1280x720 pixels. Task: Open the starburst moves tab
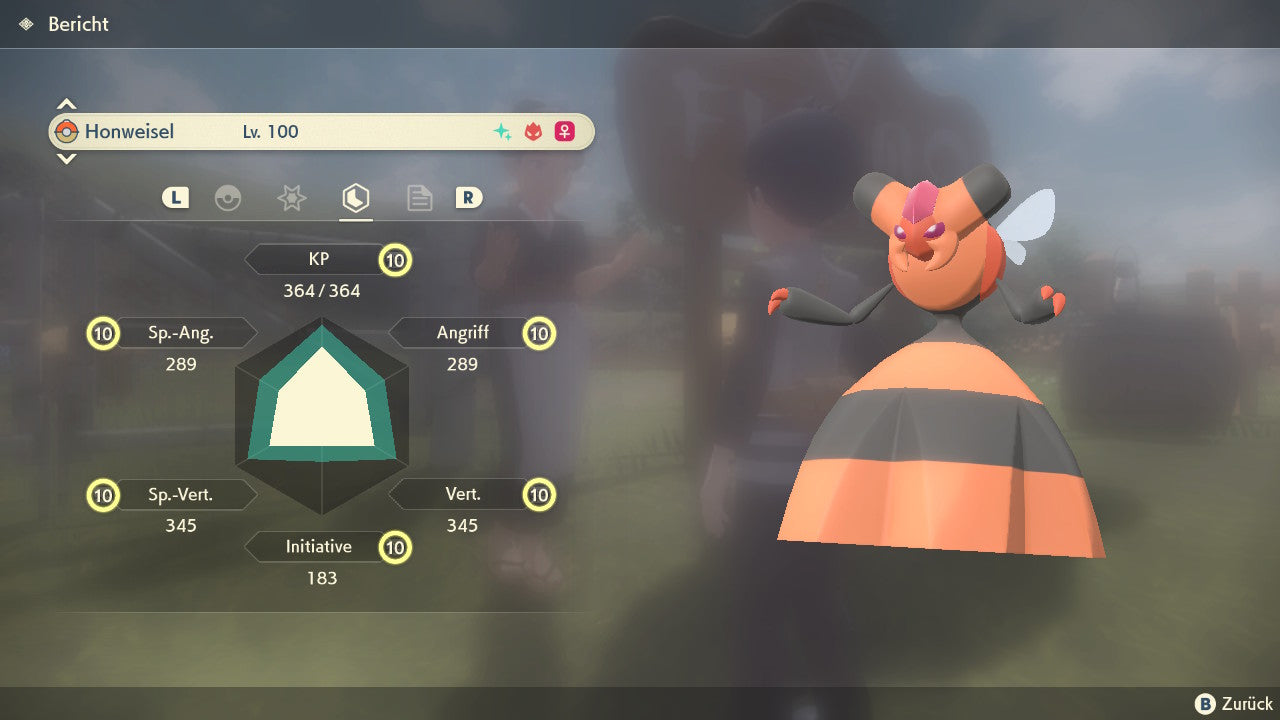click(291, 198)
